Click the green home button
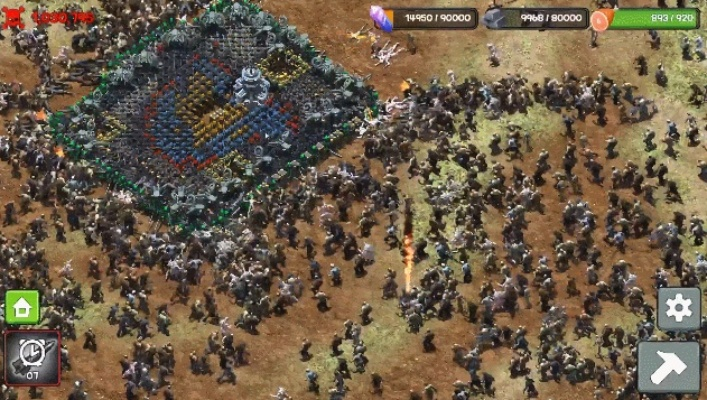The image size is (707, 400). click(x=23, y=307)
